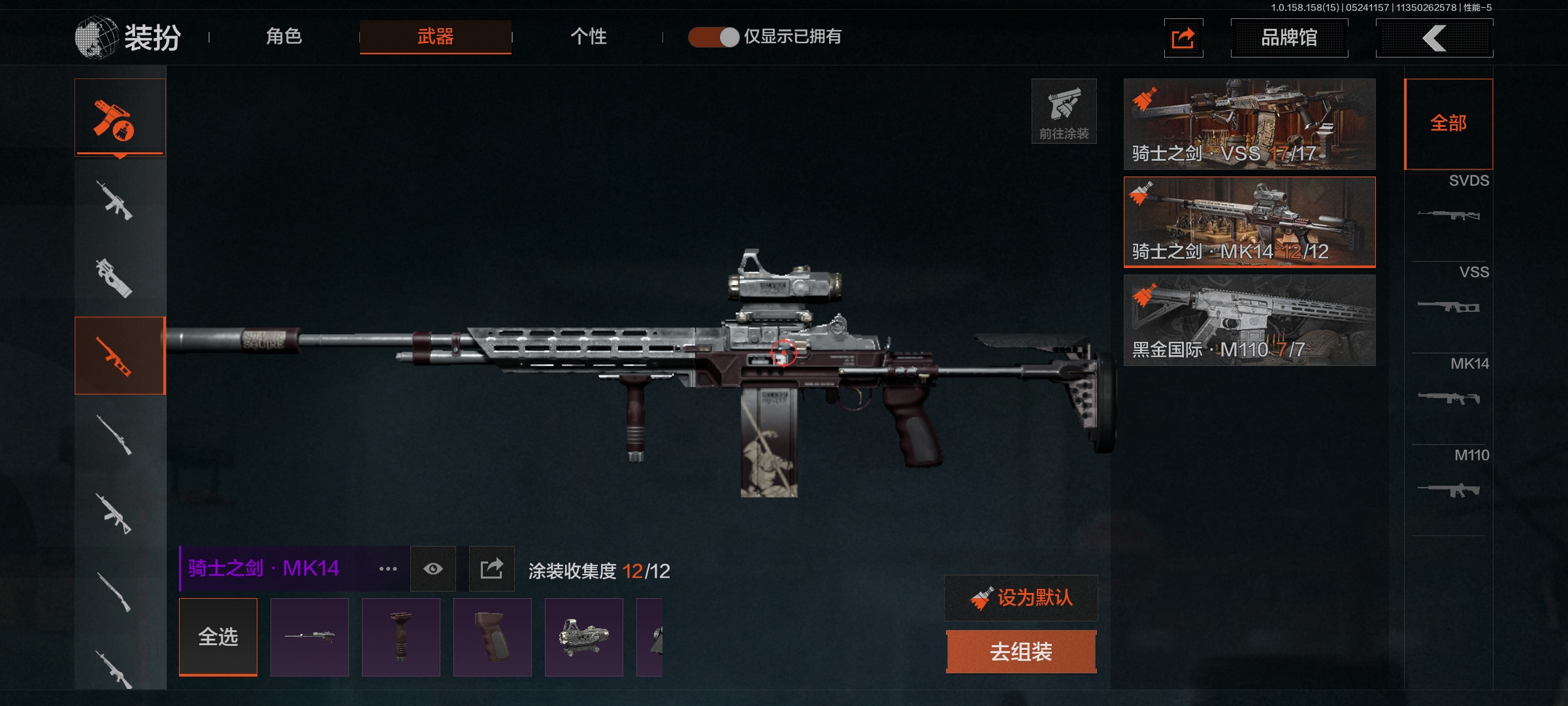Select the red dot sight part slot
1568x706 pixels.
click(x=584, y=637)
